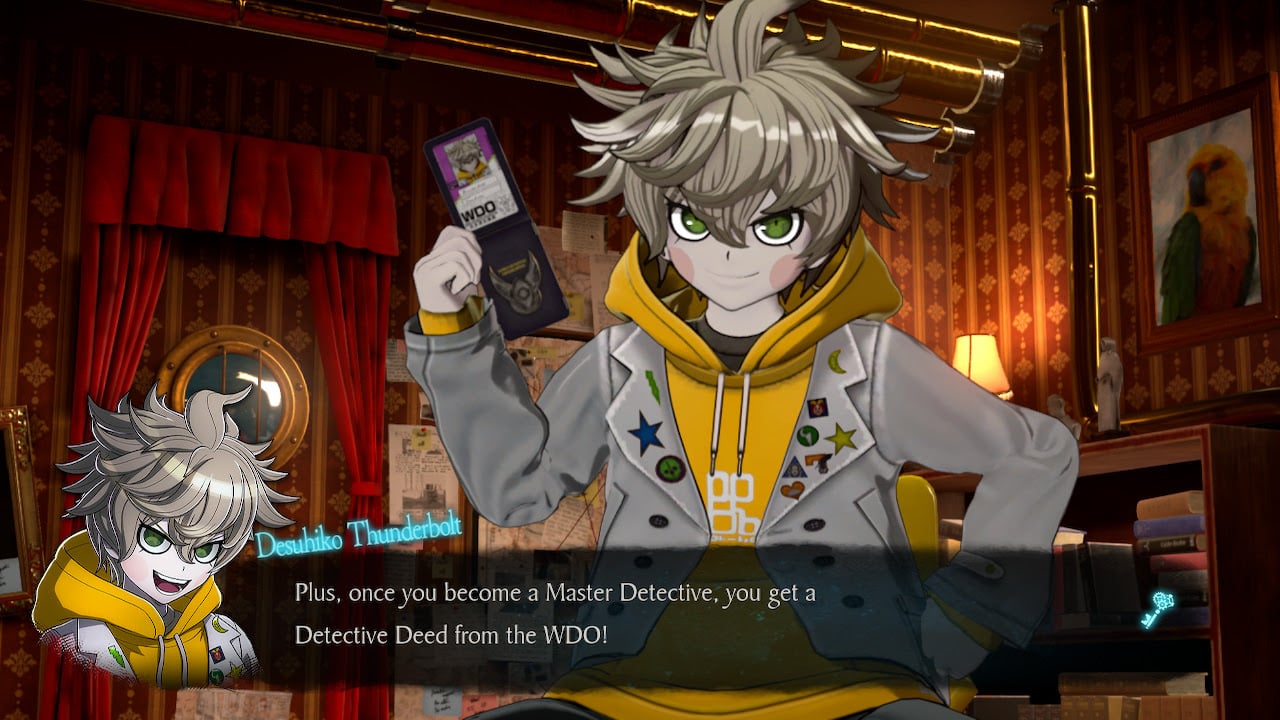Click the WDO text on the badge card
1280x720 pixels.
click(480, 208)
